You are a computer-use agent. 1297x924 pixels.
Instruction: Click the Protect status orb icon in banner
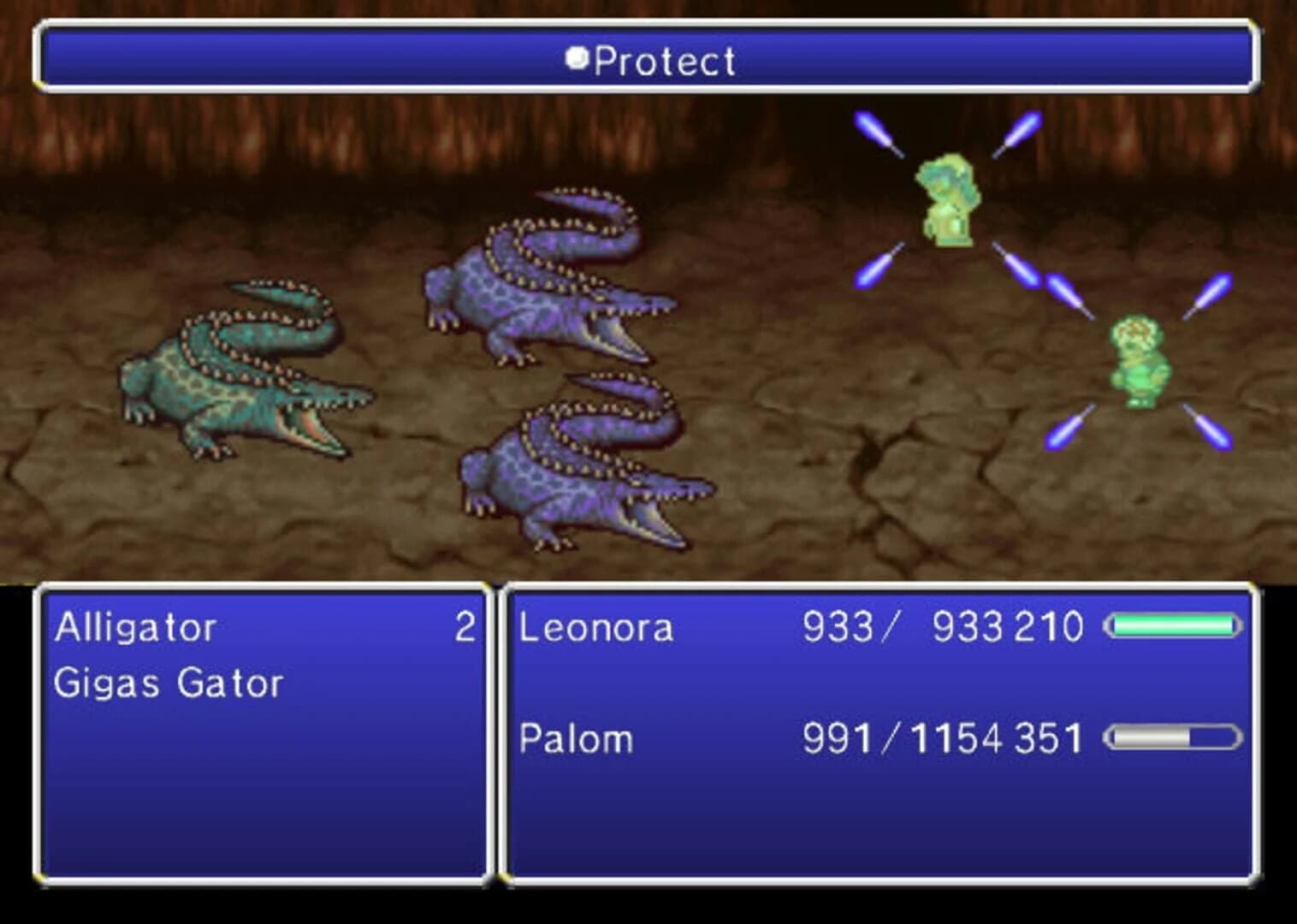(x=577, y=58)
